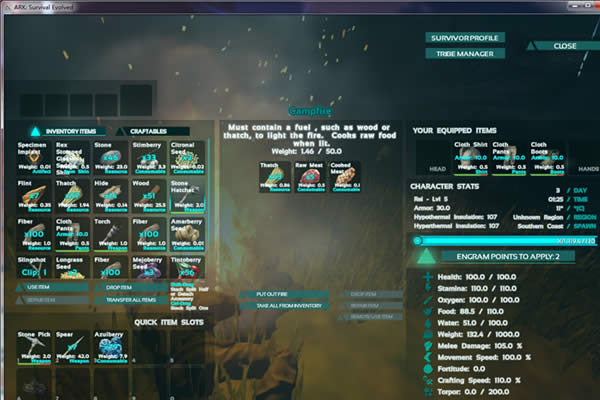Open the Survivor Profile panel
This screenshot has width=600, height=400.
point(463,37)
